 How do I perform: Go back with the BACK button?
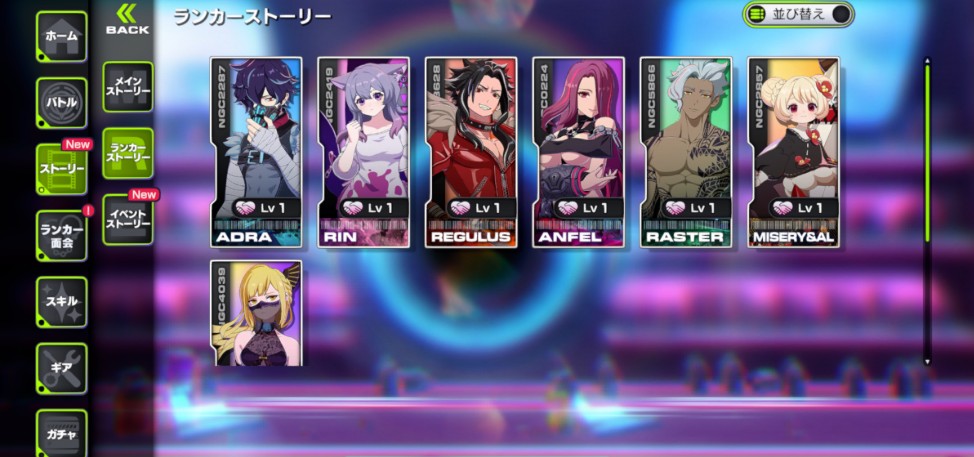(127, 19)
